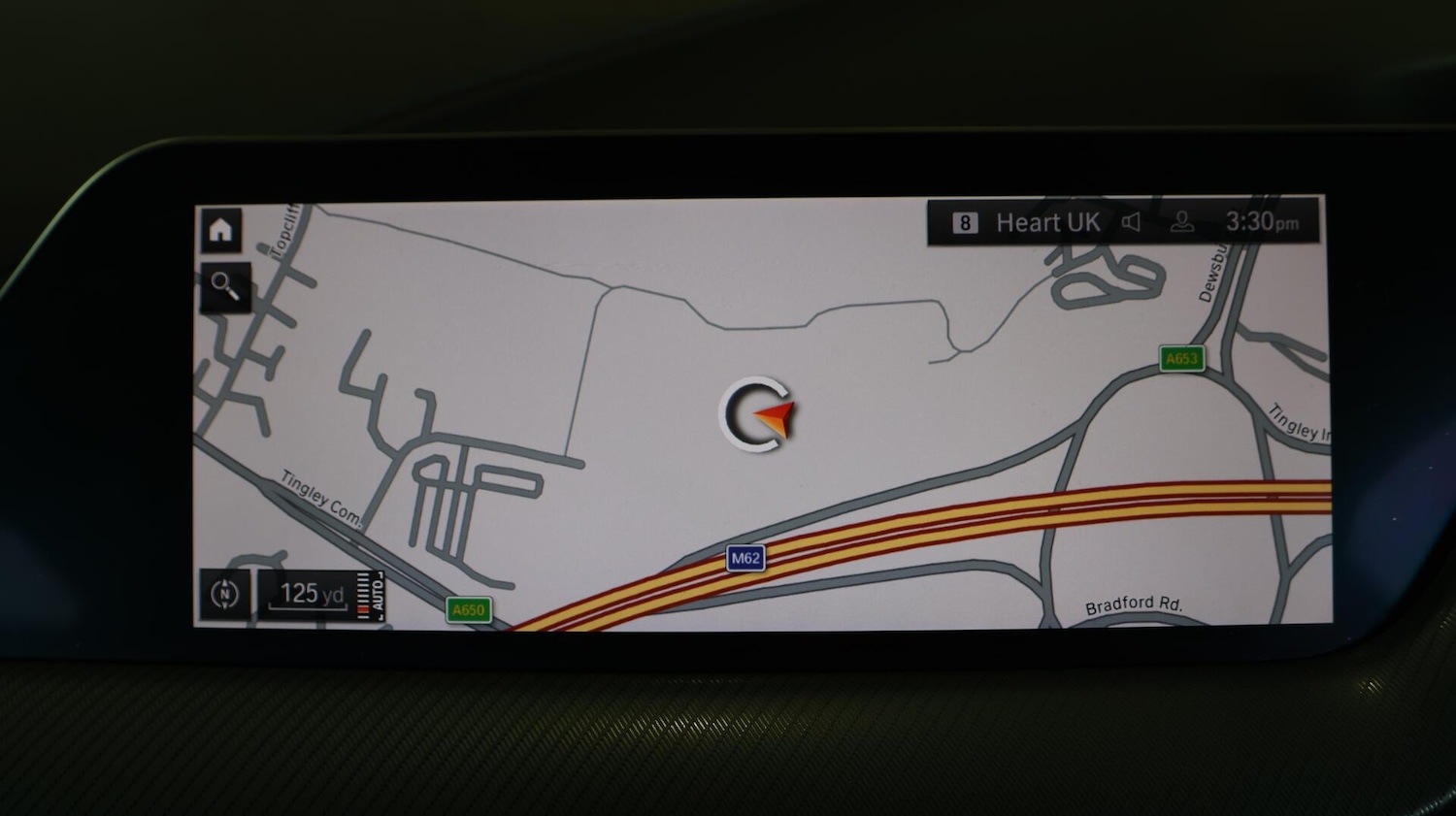Viewport: 1456px width, 816px height.
Task: Open the home screen icon
Action: click(221, 230)
